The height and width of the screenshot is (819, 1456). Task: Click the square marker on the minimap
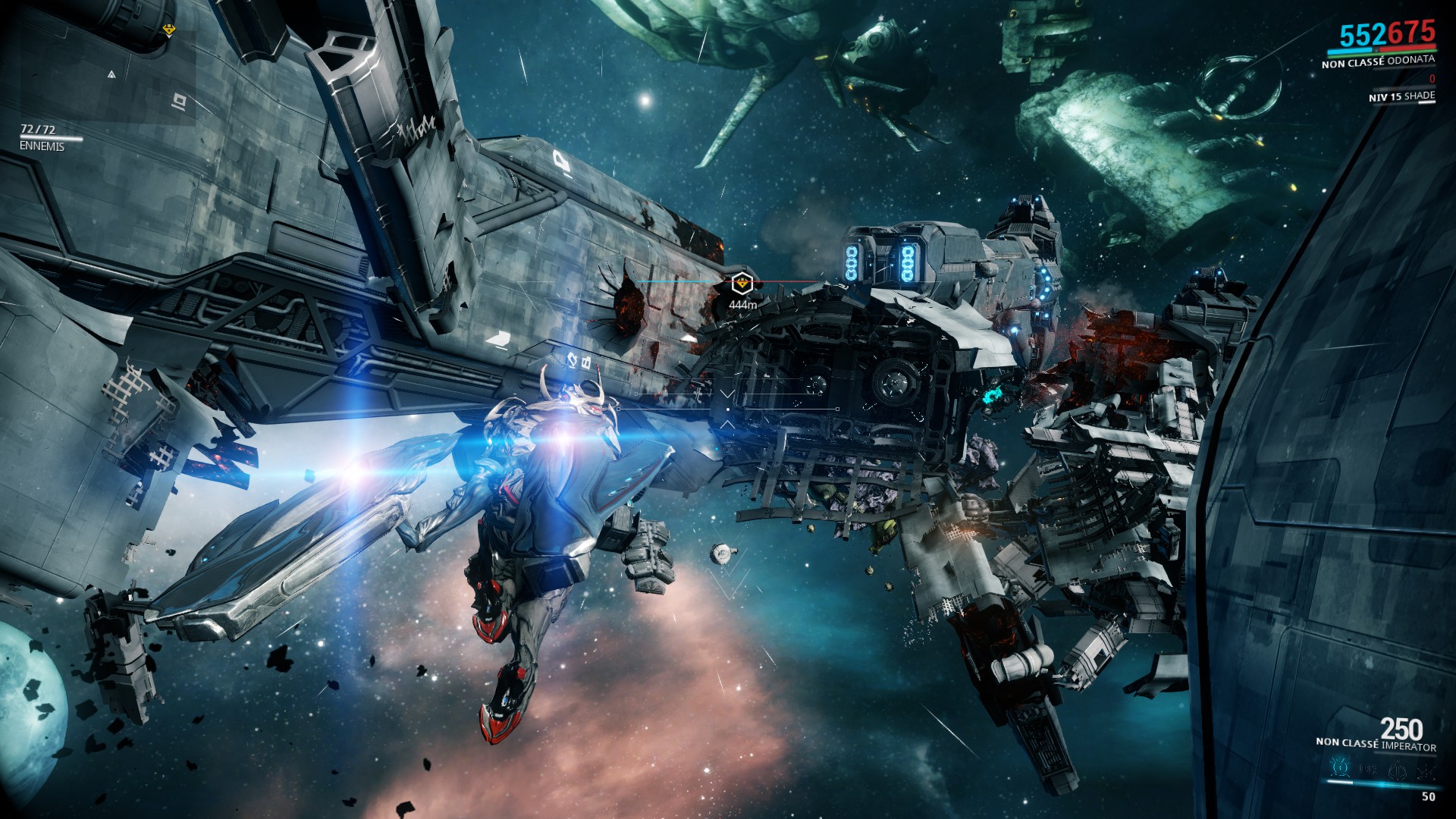pyautogui.click(x=179, y=99)
